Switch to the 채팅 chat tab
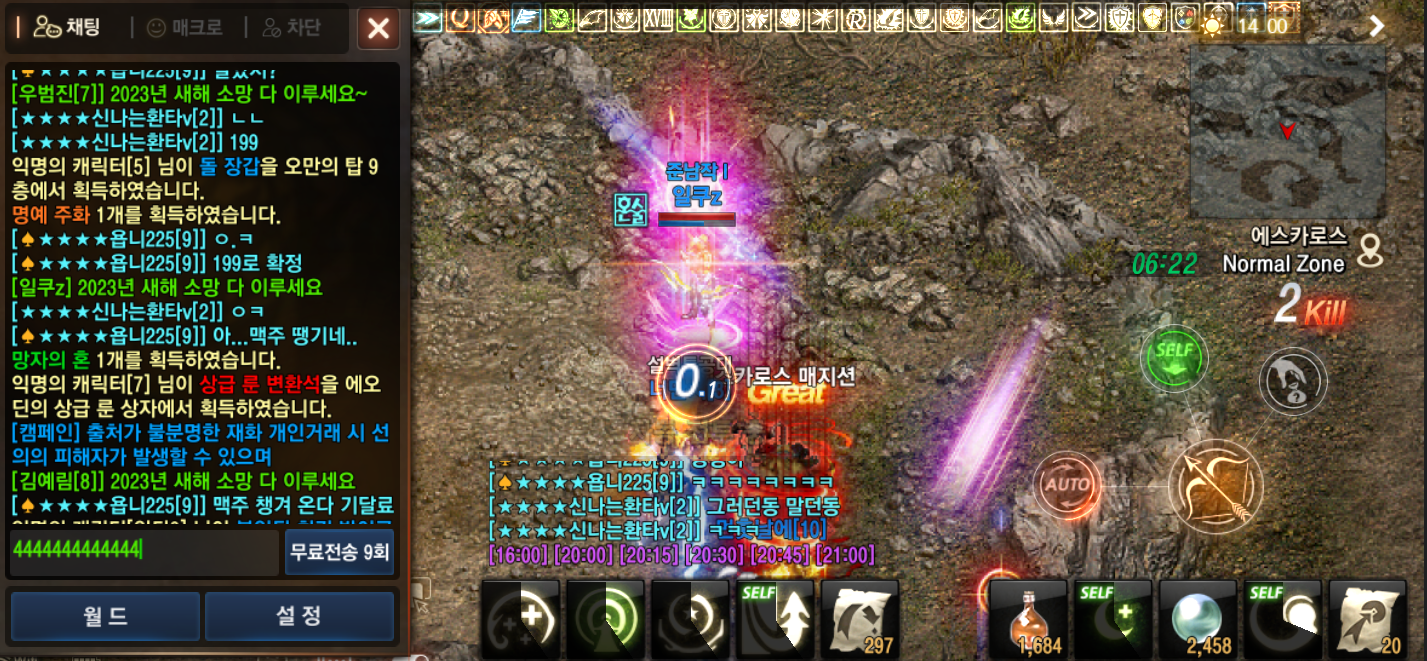 coord(67,28)
